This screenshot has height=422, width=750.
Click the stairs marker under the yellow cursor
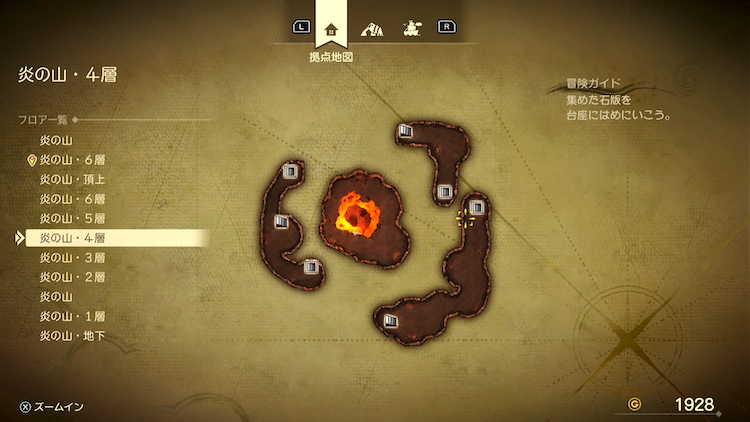click(x=476, y=208)
